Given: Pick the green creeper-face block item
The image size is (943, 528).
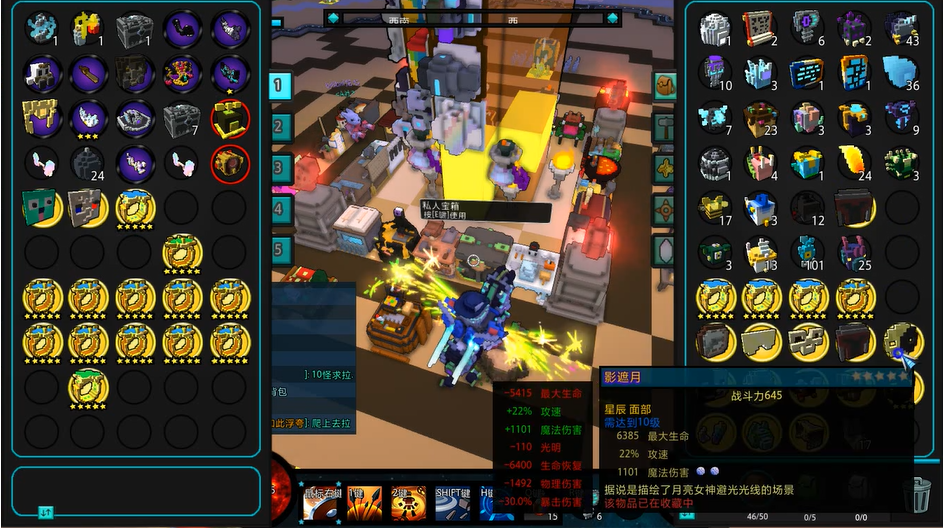Looking at the screenshot, I should (41, 207).
